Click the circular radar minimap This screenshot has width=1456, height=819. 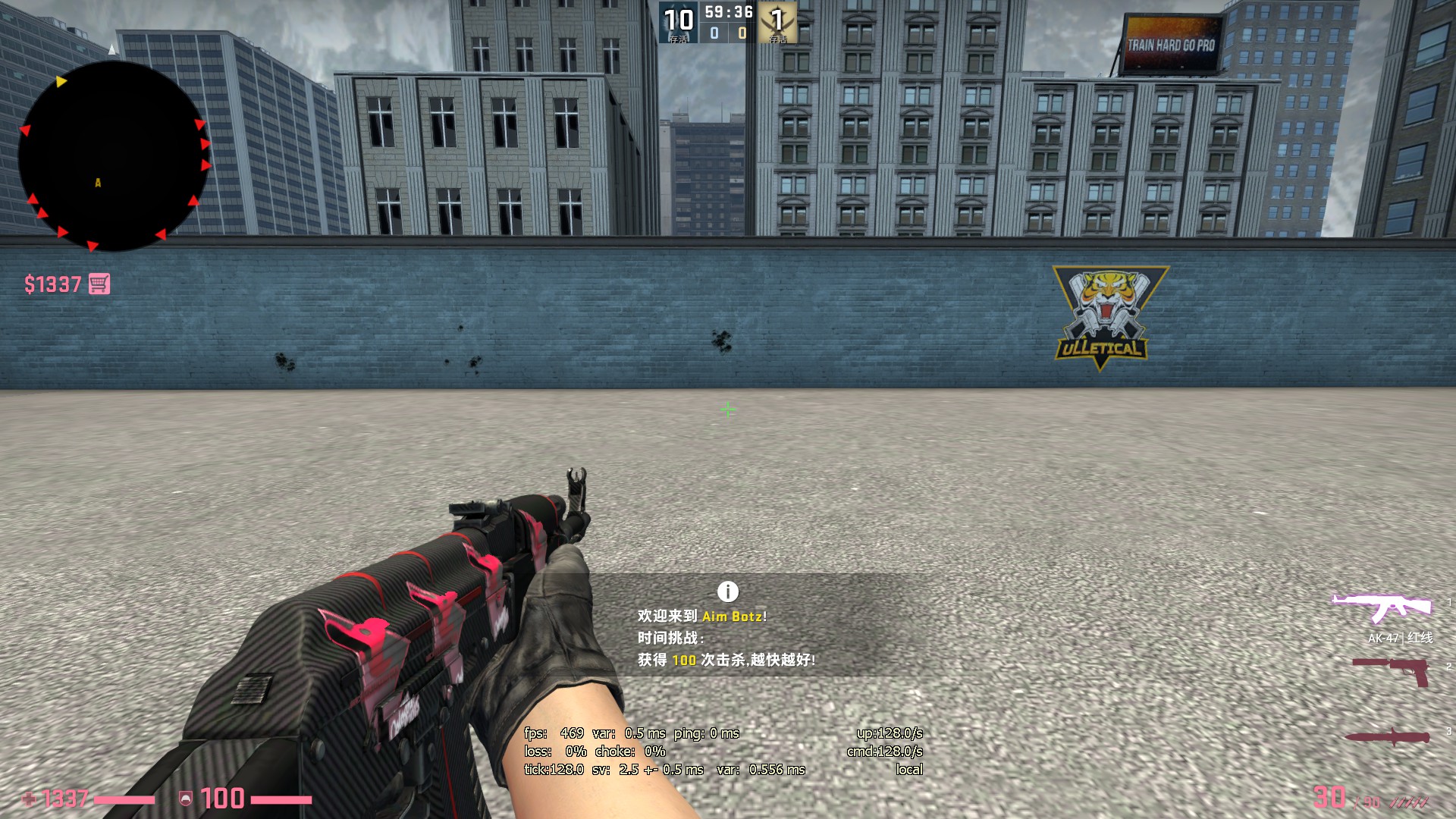(x=114, y=155)
